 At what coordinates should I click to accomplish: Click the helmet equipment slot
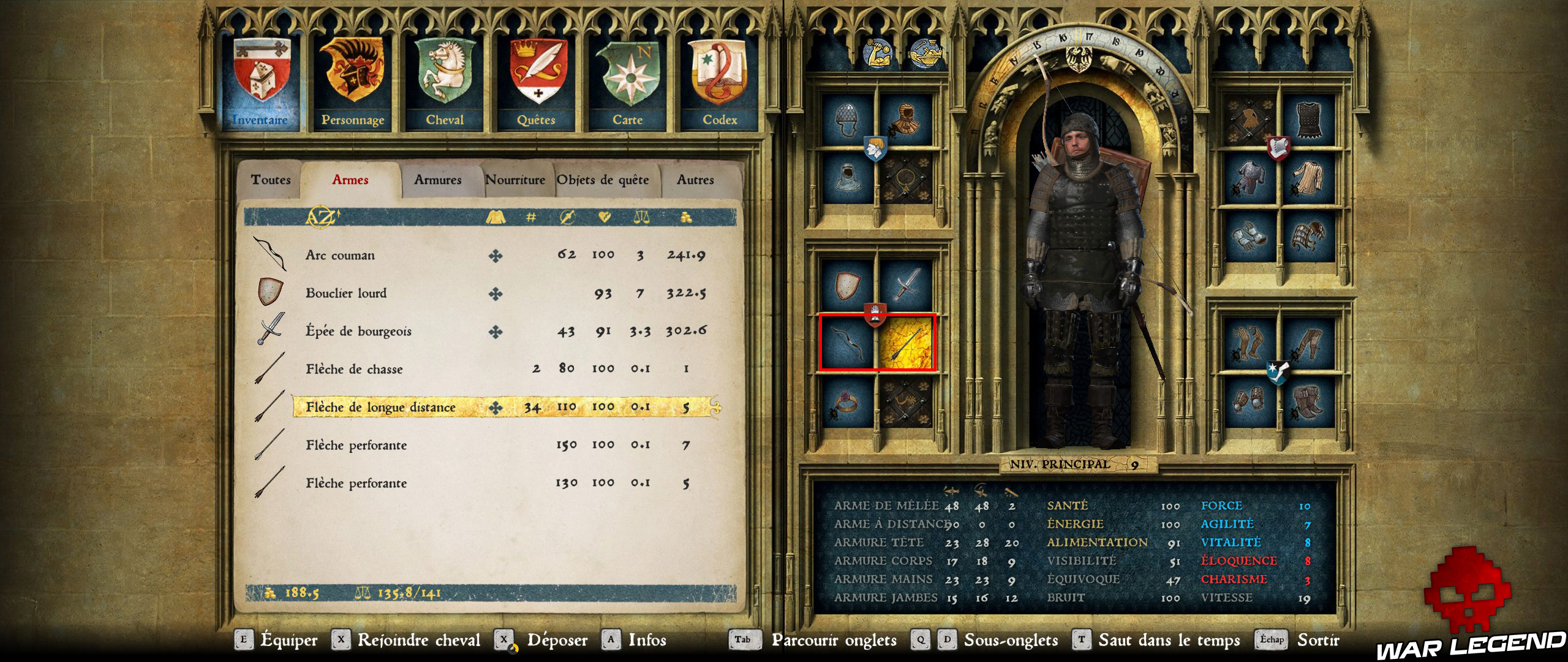pyautogui.click(x=847, y=121)
